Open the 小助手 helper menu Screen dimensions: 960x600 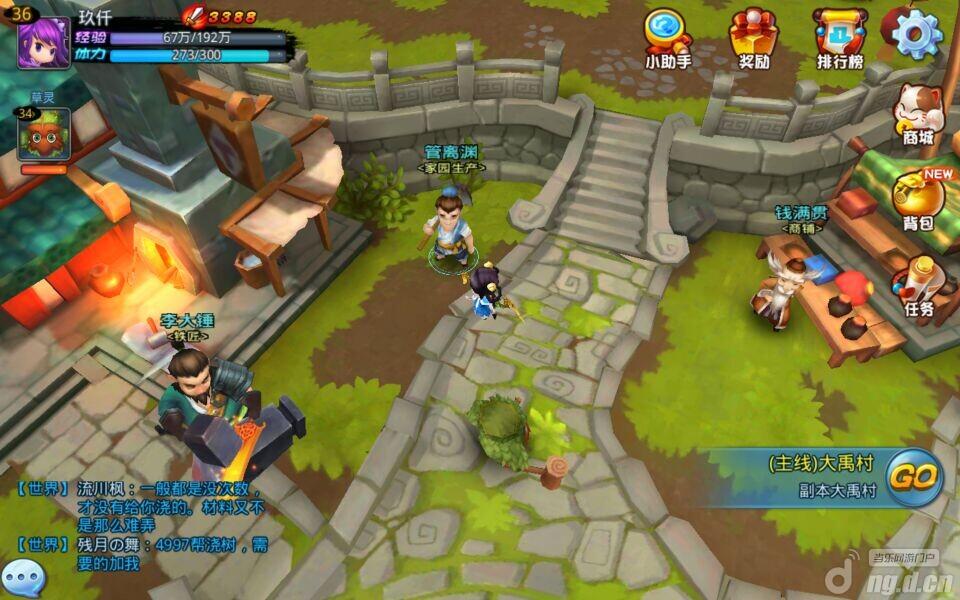(668, 38)
